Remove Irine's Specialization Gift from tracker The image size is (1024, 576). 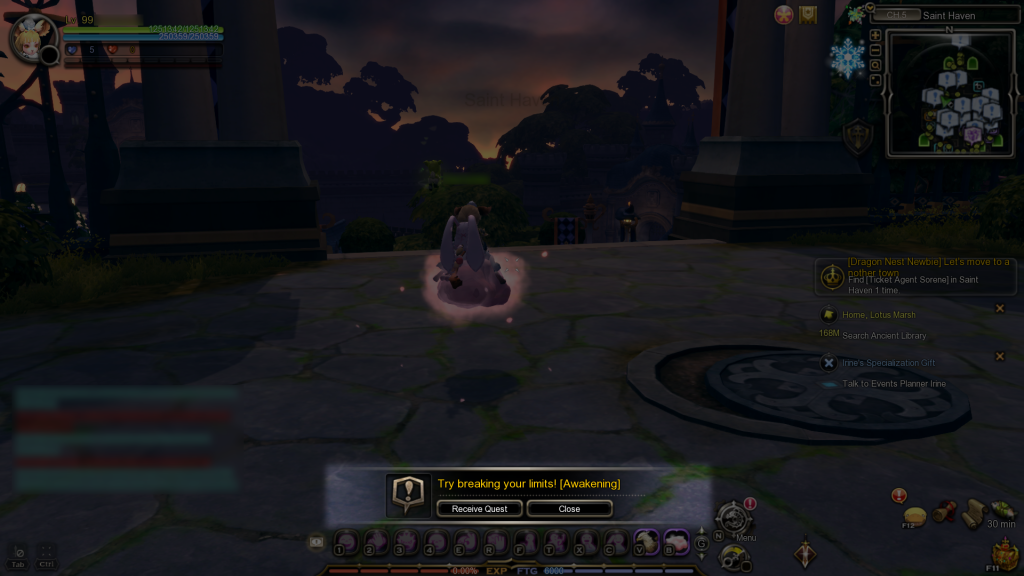1000,356
